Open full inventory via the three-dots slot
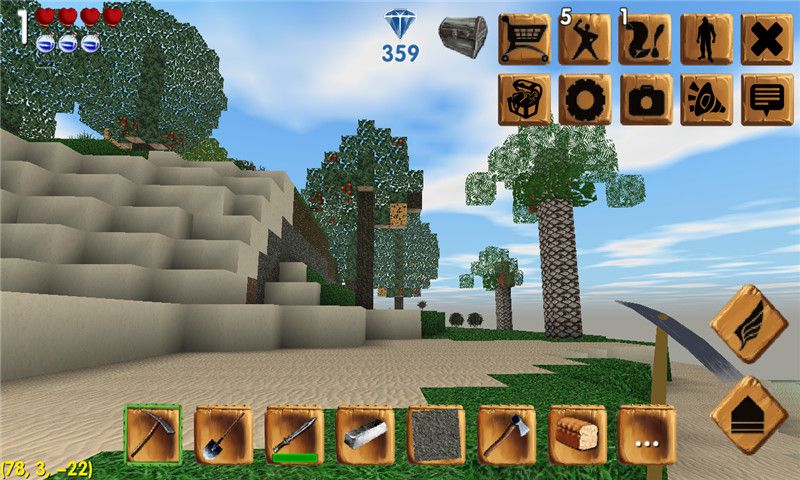Screen dimensions: 800x480 647,434
